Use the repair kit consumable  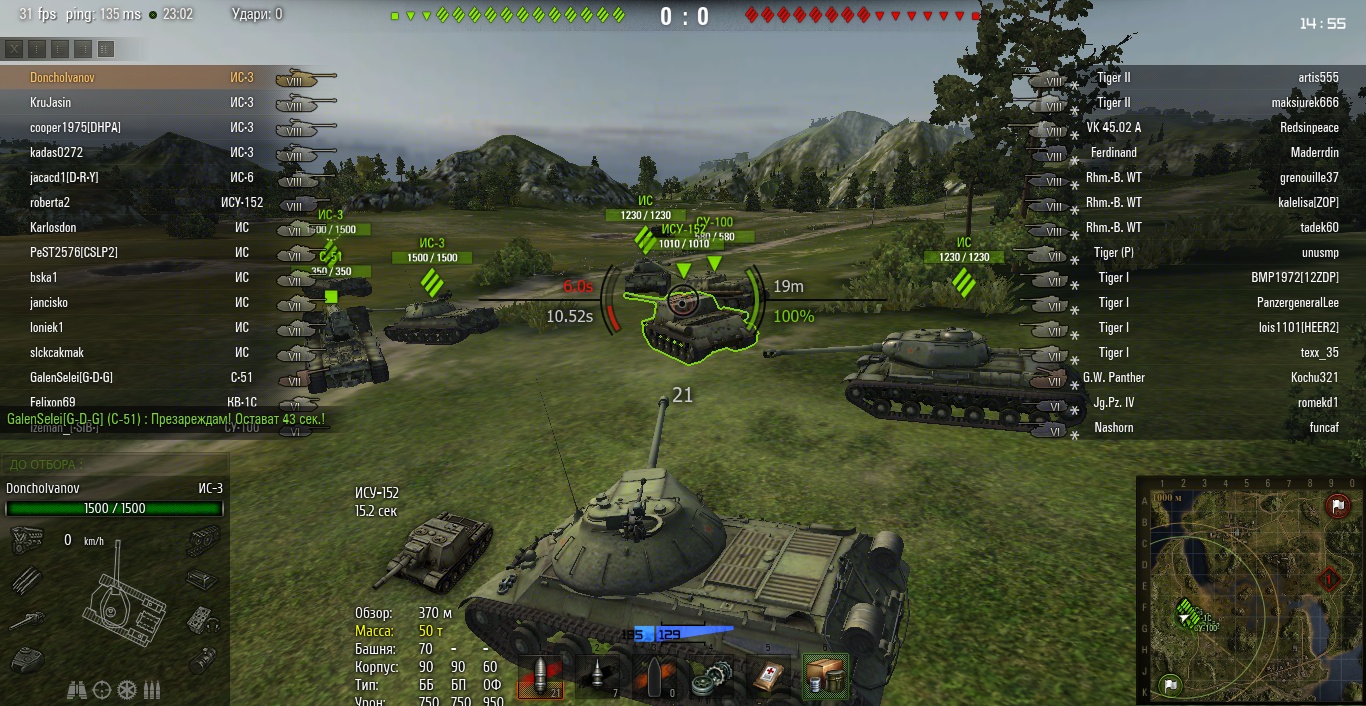pyautogui.click(x=712, y=676)
